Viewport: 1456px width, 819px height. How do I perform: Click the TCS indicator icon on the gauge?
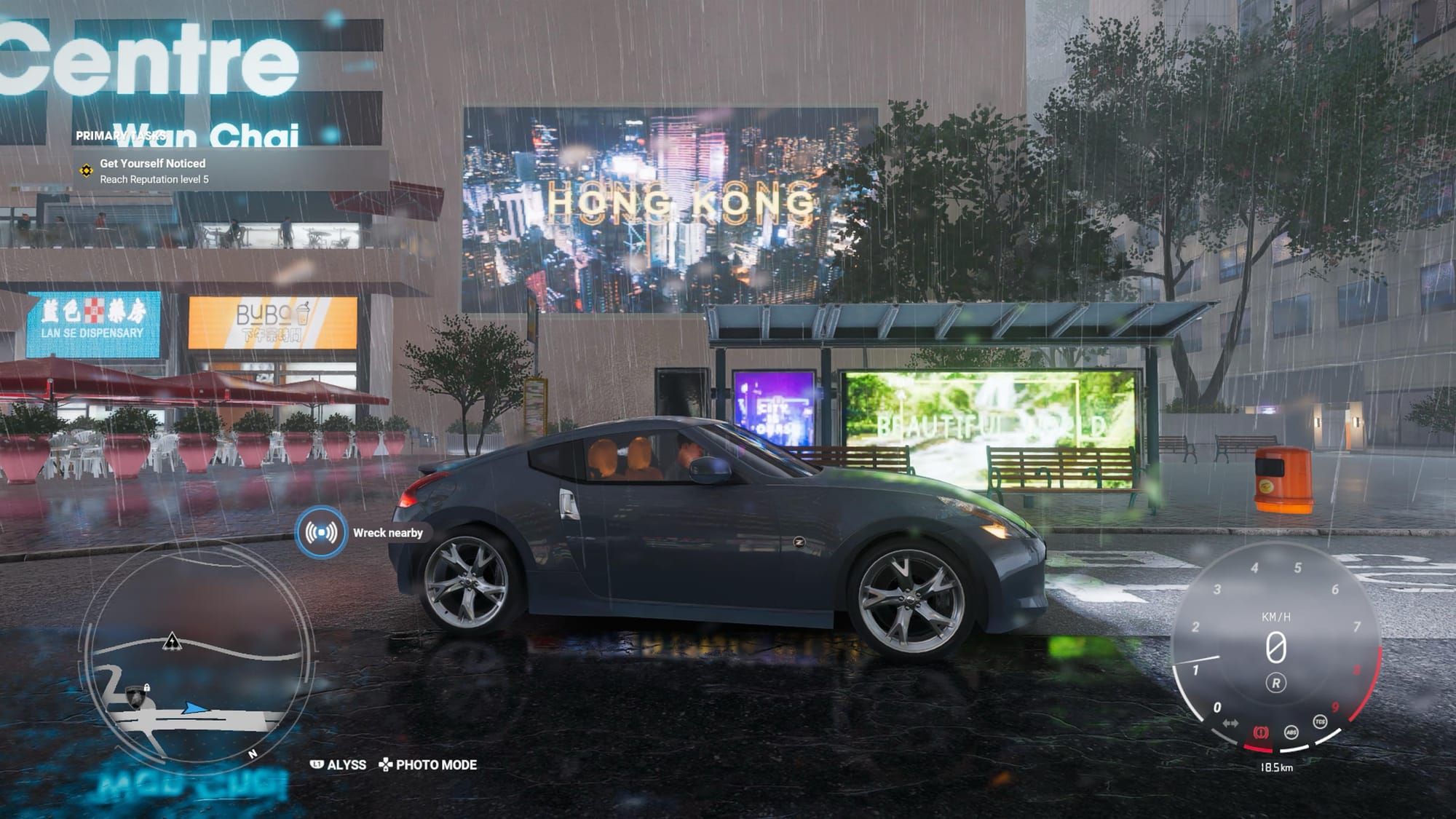(x=1320, y=721)
